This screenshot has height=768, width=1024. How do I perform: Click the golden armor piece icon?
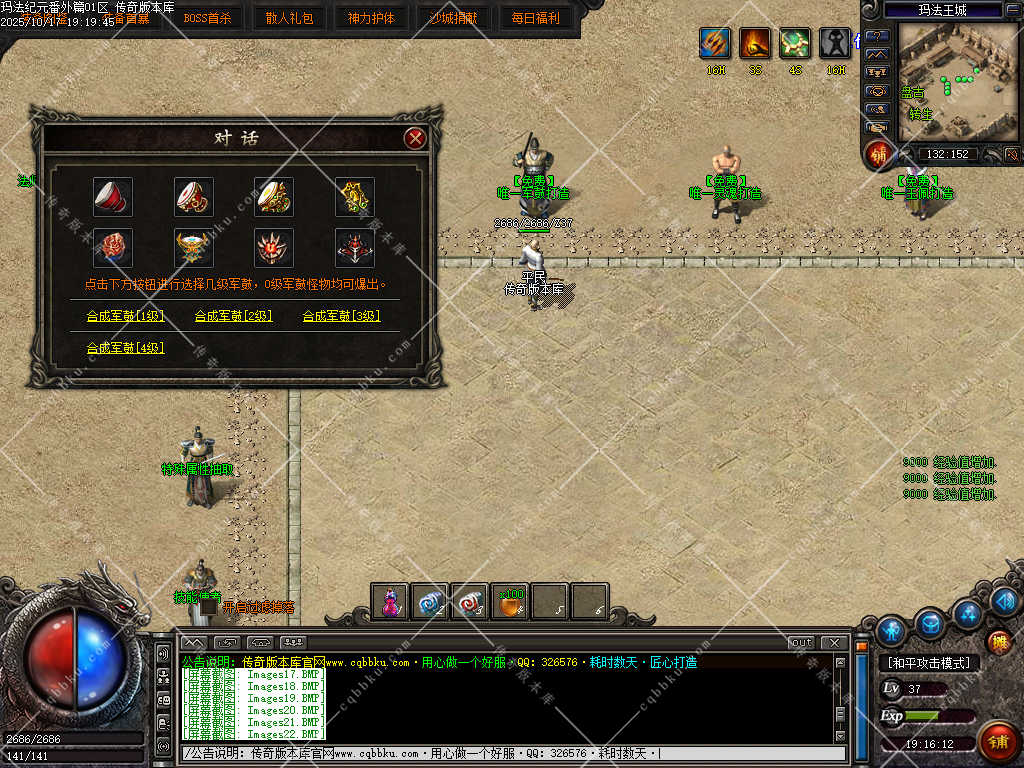coord(354,197)
